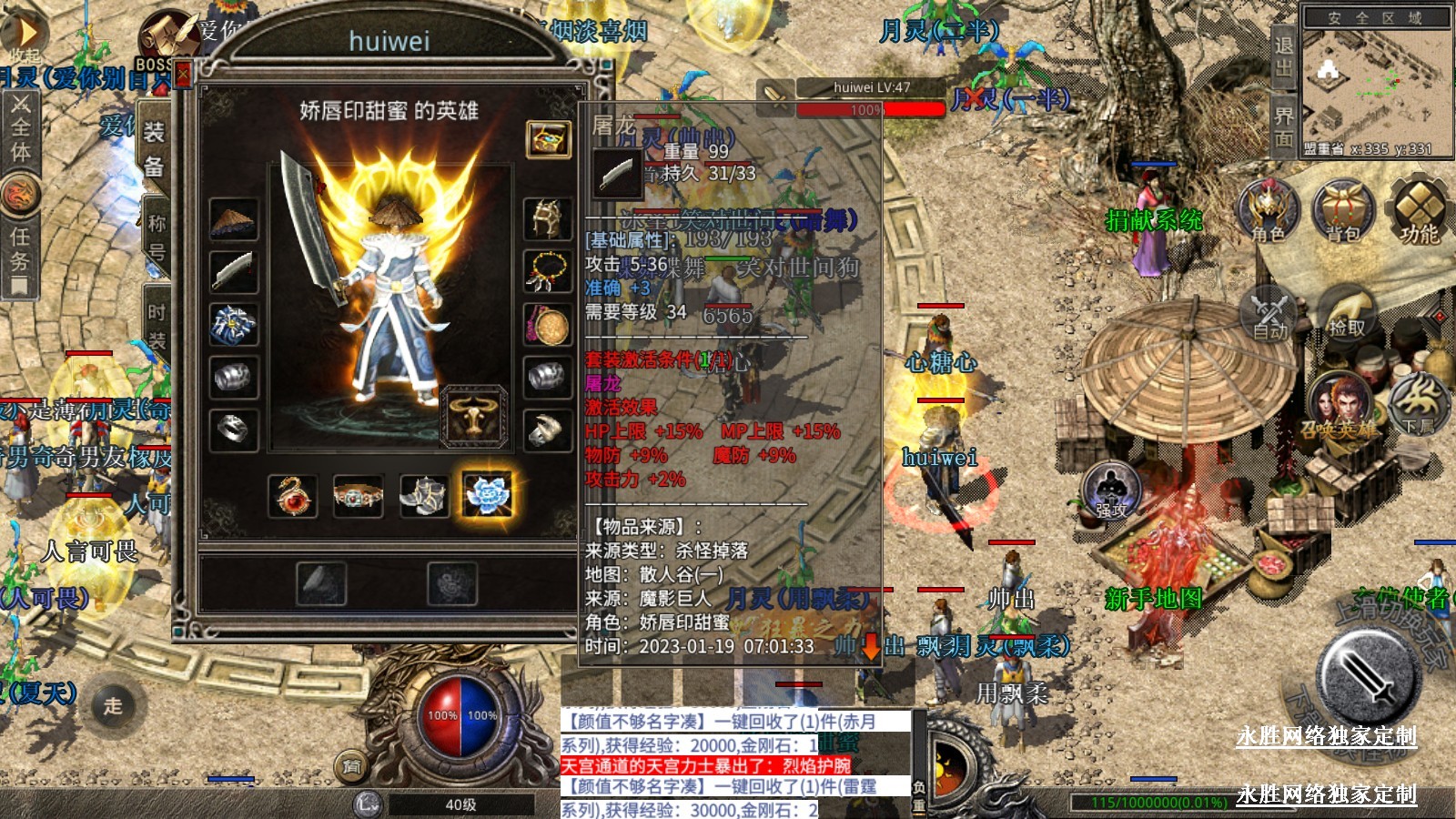Click the 退出 exit button
This screenshot has height=819, width=1456.
click(x=1283, y=55)
